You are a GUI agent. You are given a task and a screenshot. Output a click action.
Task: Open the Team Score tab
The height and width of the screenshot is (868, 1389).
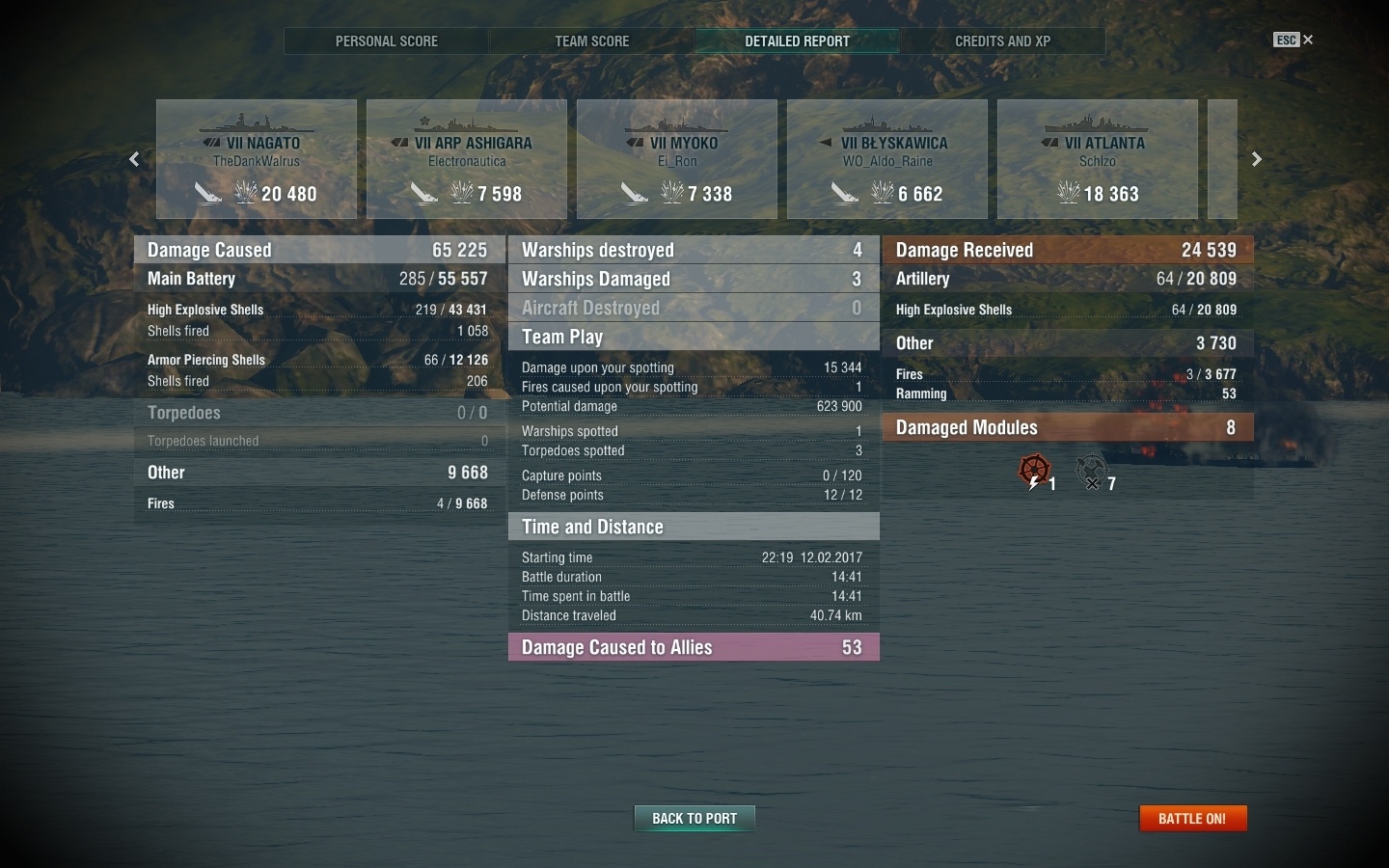click(591, 41)
